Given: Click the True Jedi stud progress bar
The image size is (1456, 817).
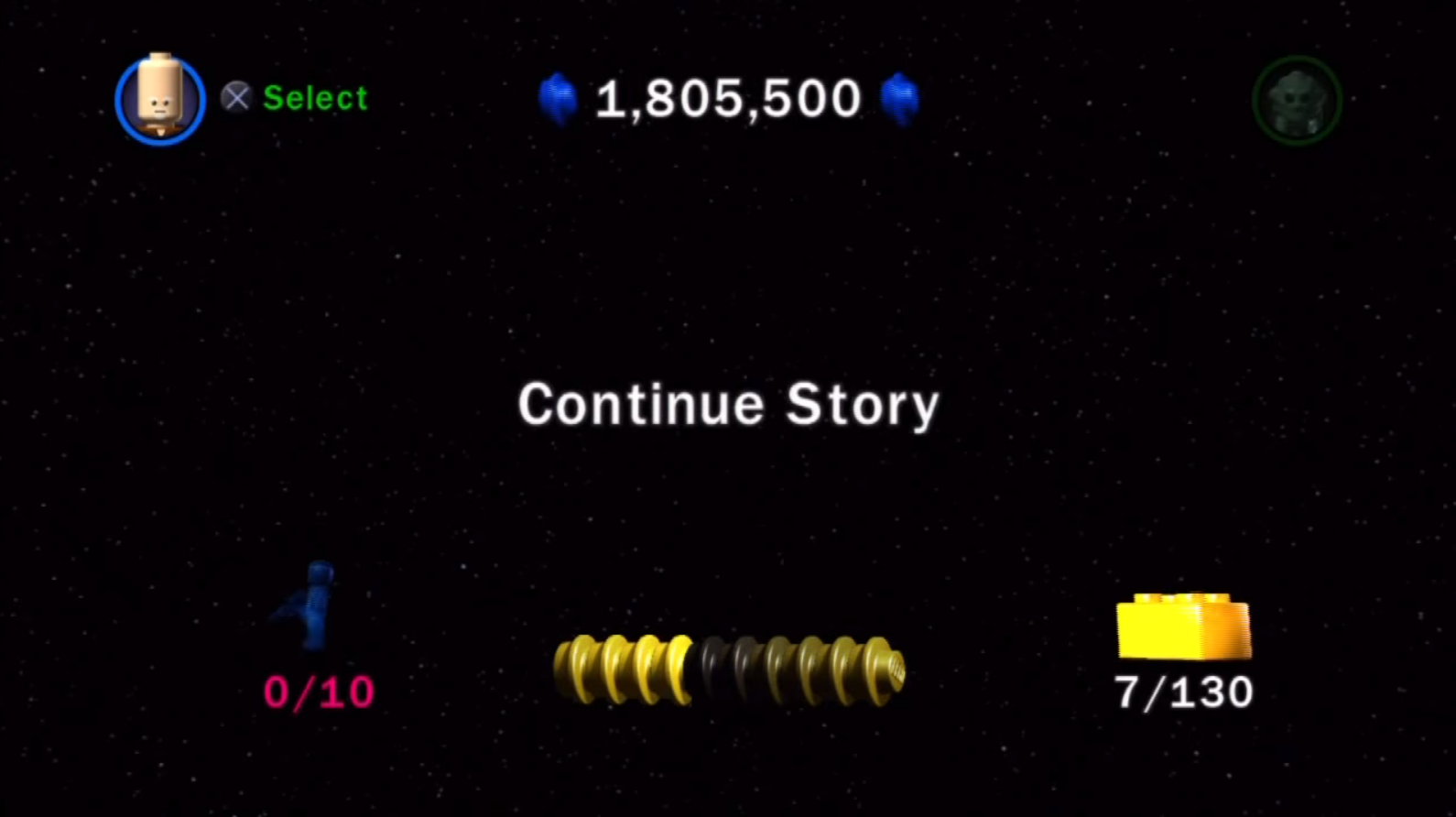Looking at the screenshot, I should (728, 669).
